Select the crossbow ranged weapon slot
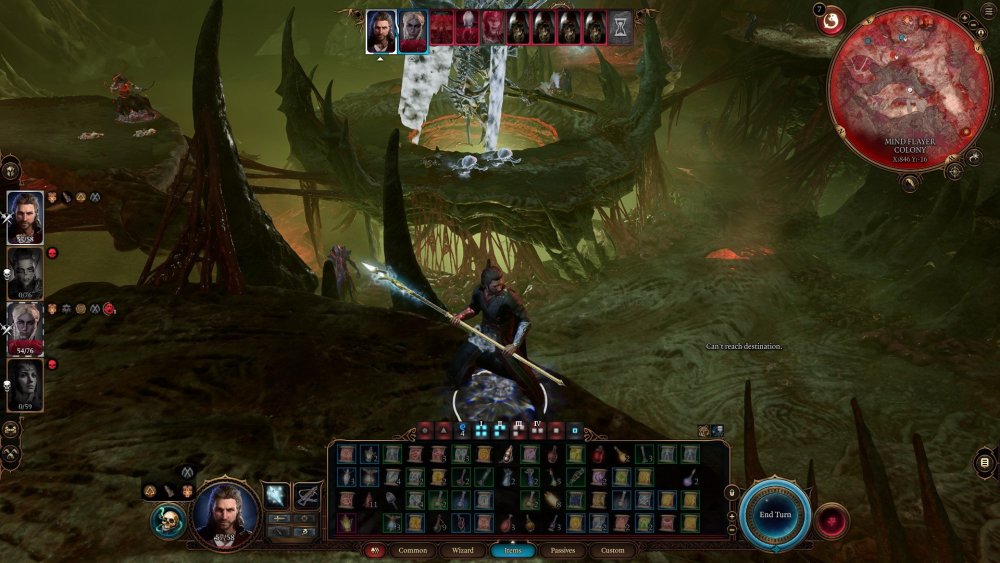This screenshot has height=563, width=1000. click(x=307, y=495)
